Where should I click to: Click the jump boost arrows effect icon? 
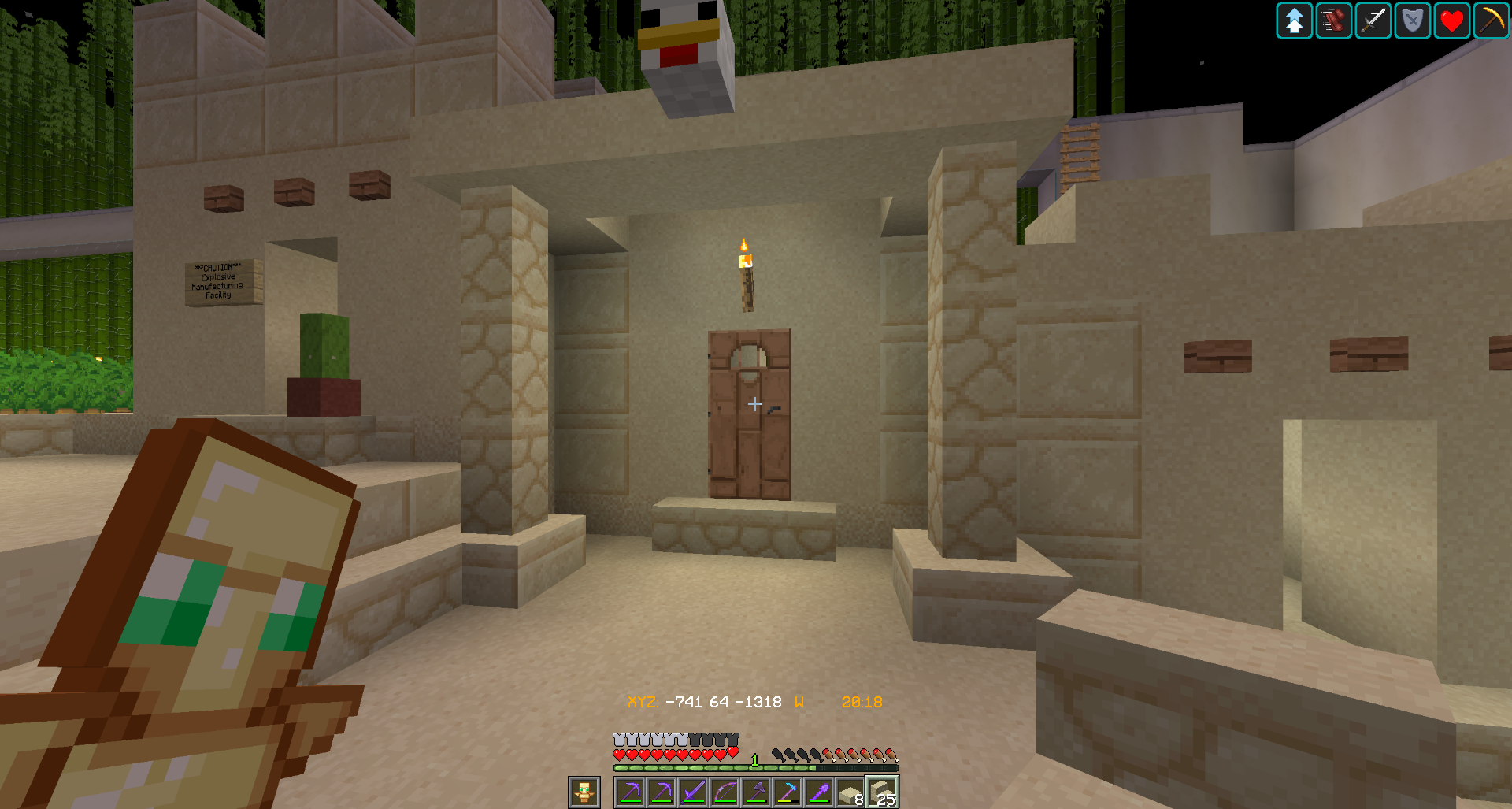pos(1295,20)
